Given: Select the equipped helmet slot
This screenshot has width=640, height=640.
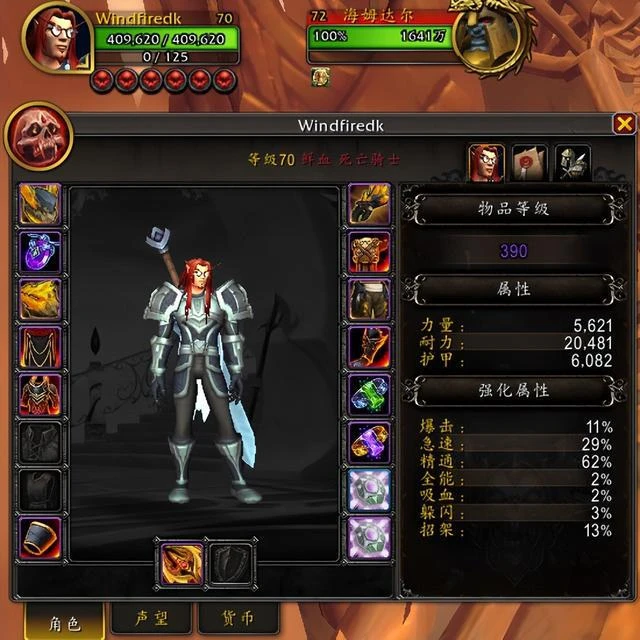Looking at the screenshot, I should point(40,204).
